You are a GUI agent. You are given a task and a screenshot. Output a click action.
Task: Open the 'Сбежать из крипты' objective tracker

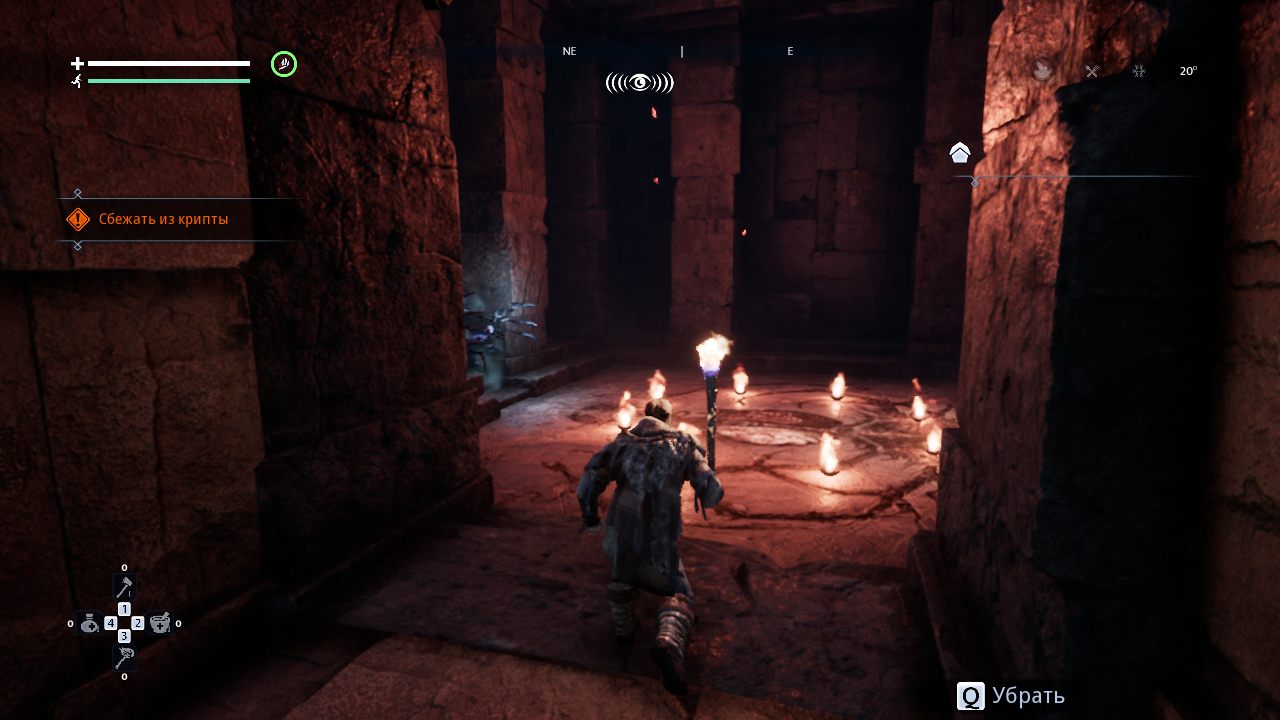pos(163,219)
